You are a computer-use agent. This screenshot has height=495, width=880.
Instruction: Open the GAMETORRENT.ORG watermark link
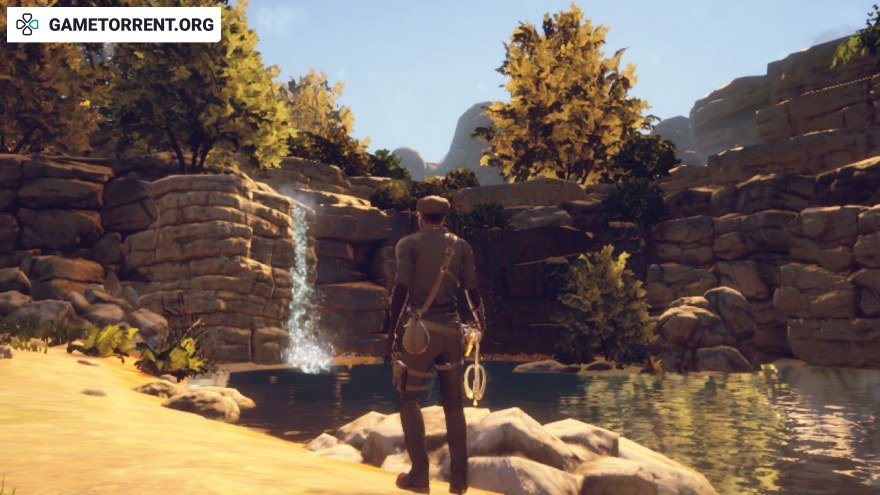(x=114, y=24)
